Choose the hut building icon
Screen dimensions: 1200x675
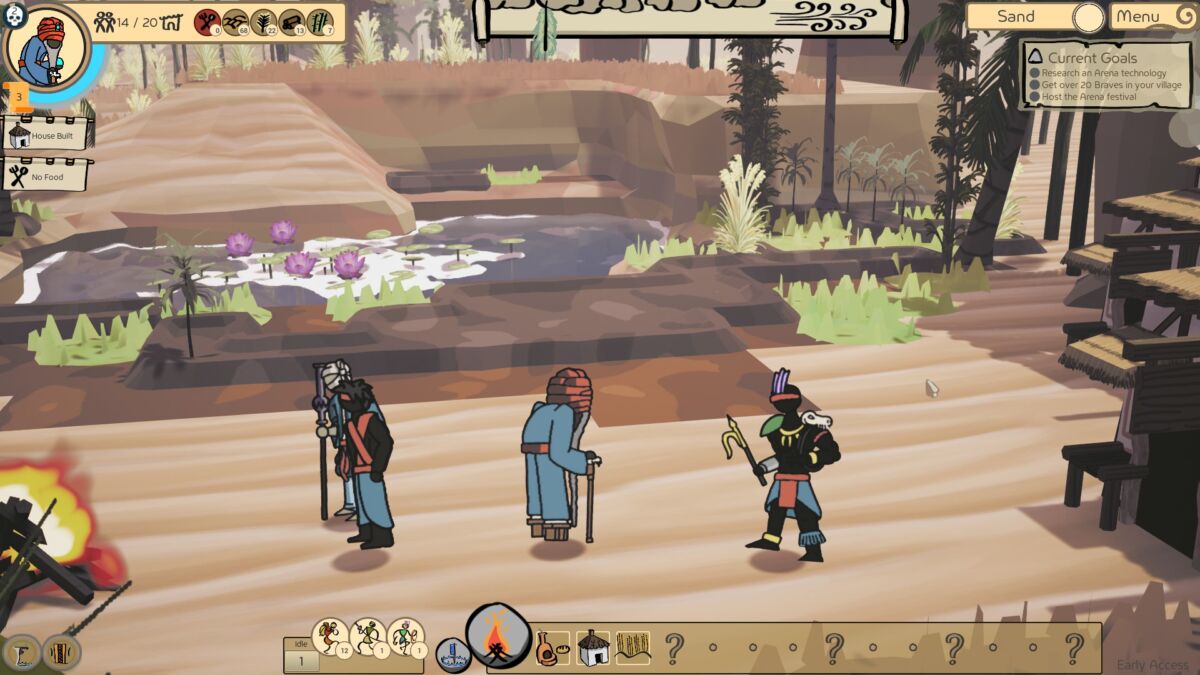click(593, 648)
